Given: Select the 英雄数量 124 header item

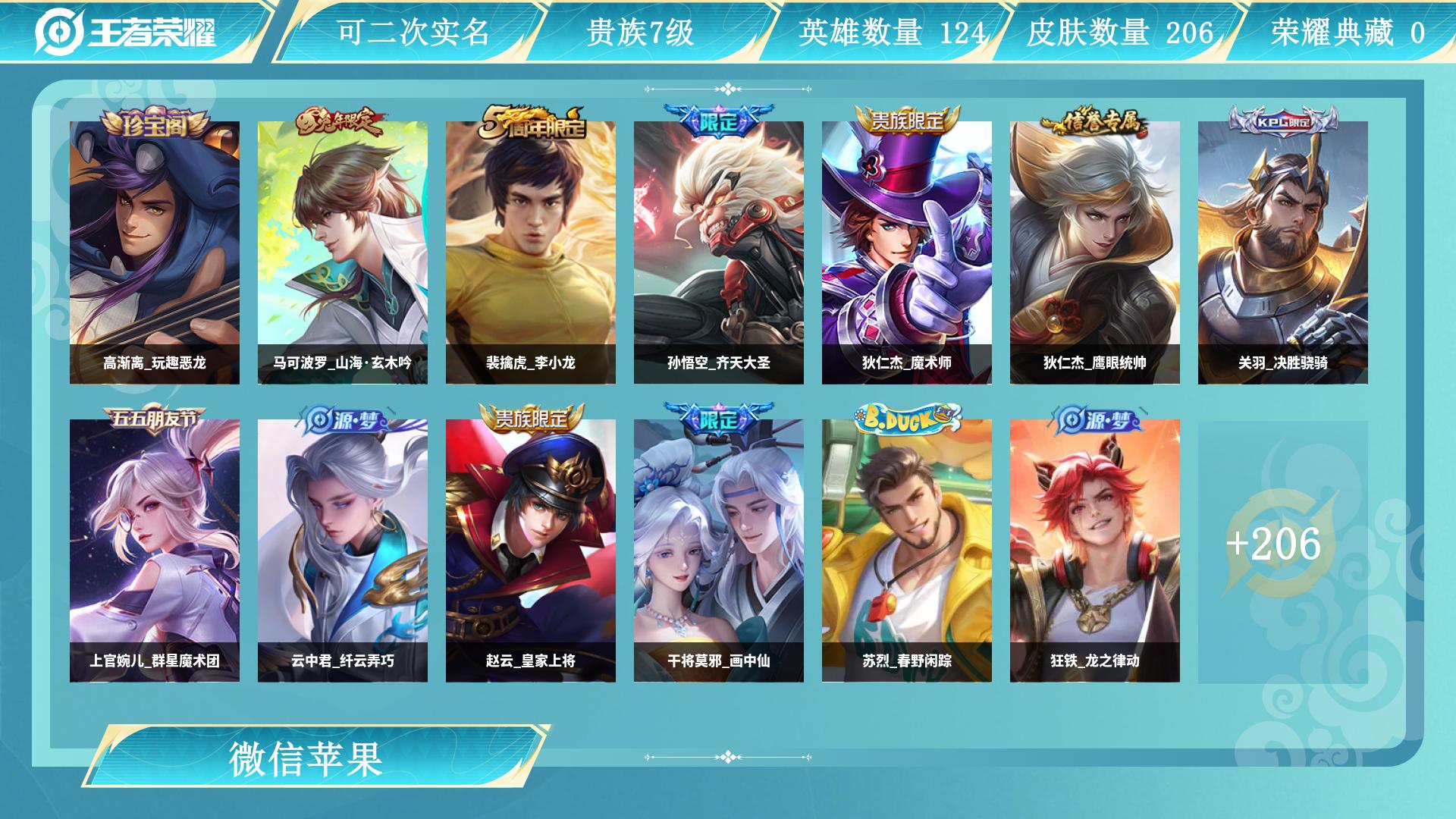Looking at the screenshot, I should click(x=891, y=33).
